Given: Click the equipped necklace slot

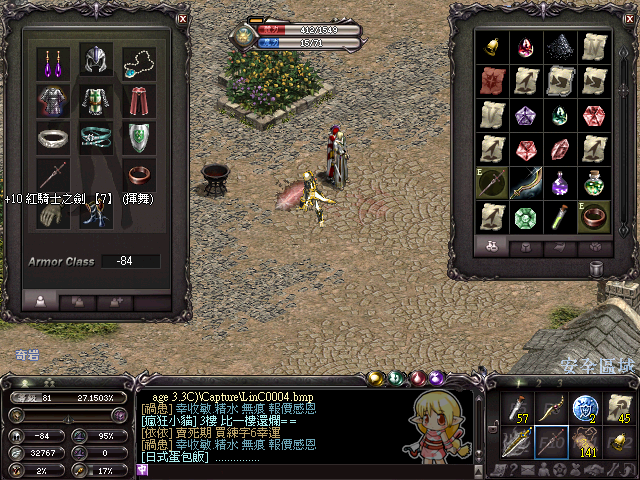Looking at the screenshot, I should (139, 62).
